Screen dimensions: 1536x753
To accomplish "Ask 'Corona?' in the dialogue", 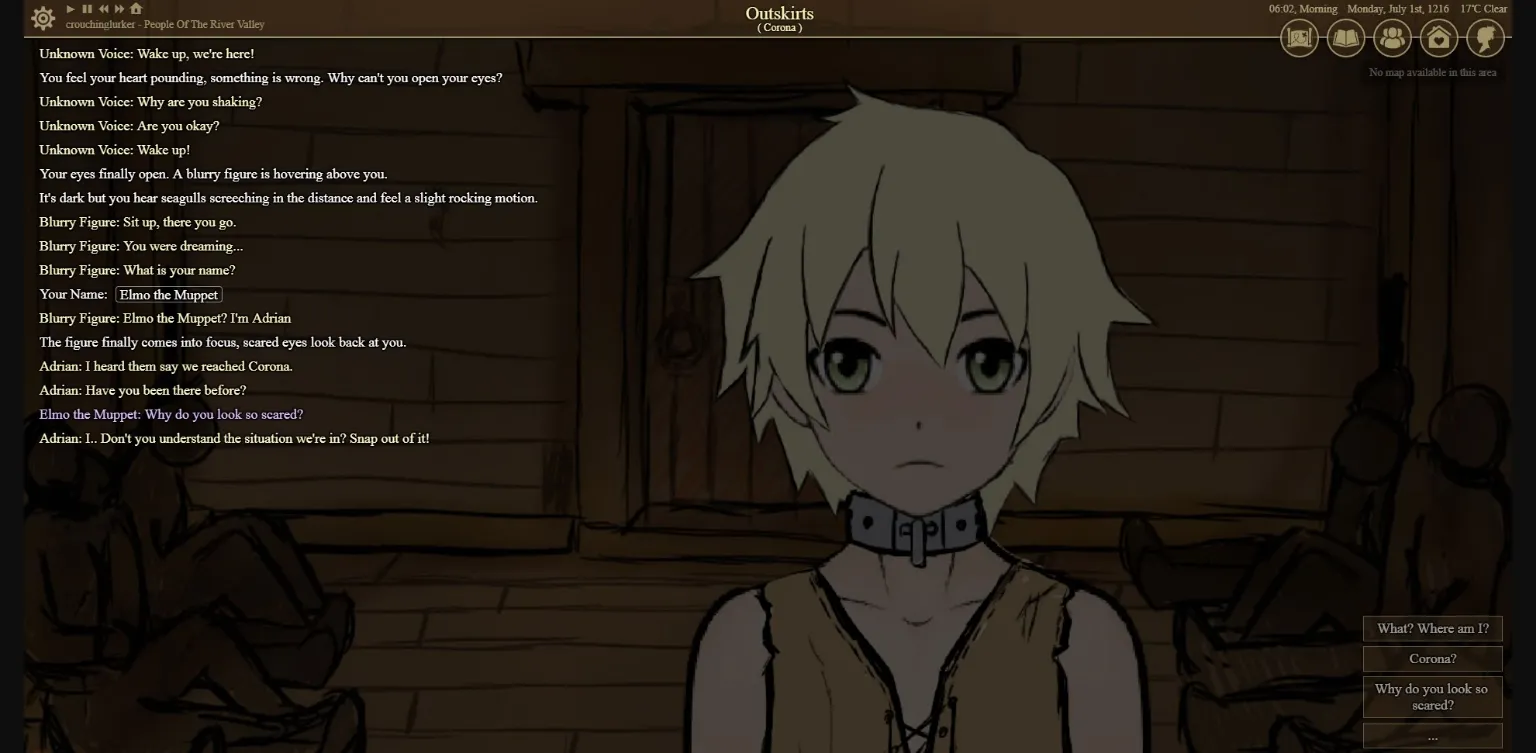I will (x=1432, y=658).
